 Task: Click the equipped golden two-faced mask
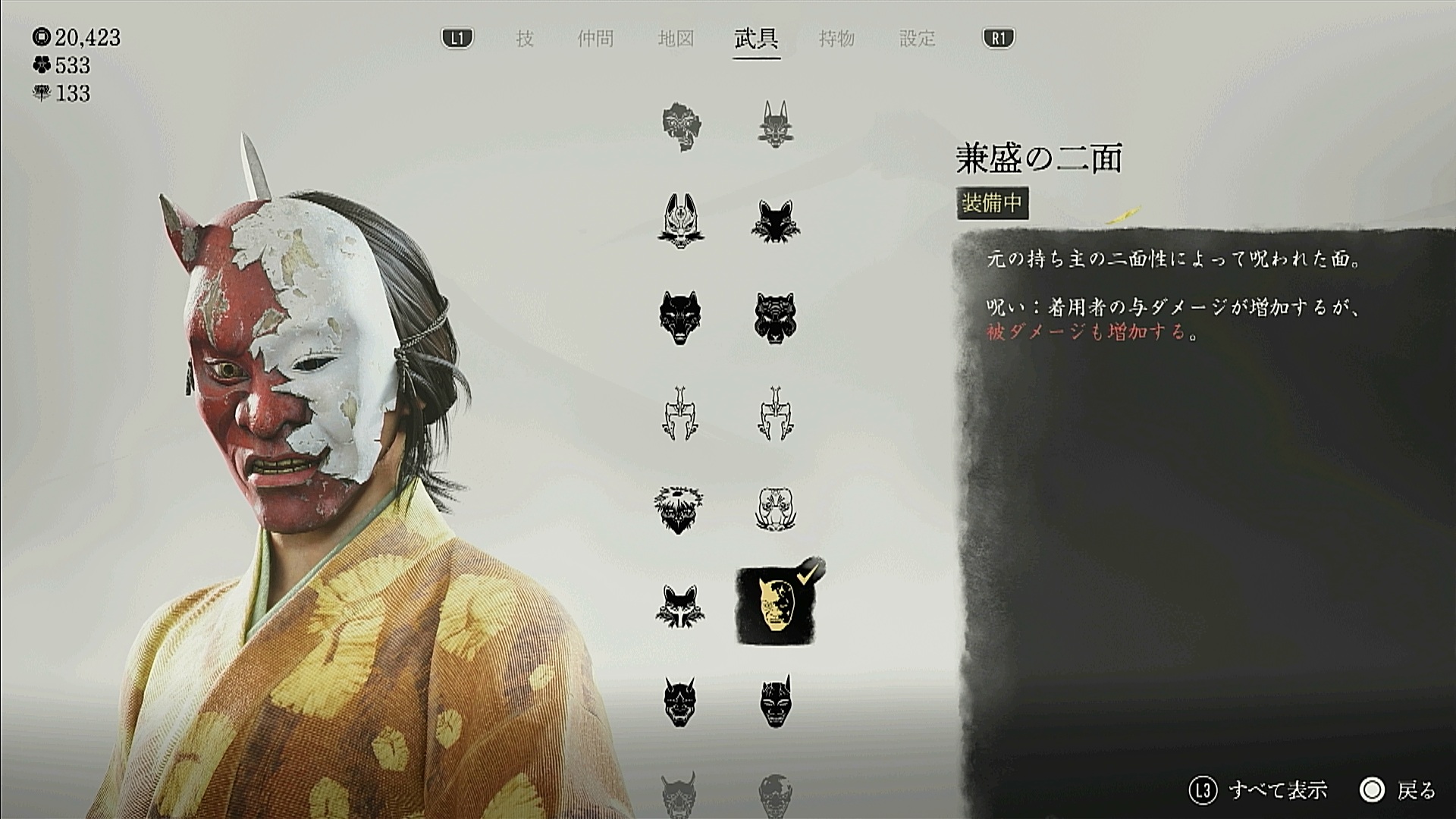click(774, 606)
